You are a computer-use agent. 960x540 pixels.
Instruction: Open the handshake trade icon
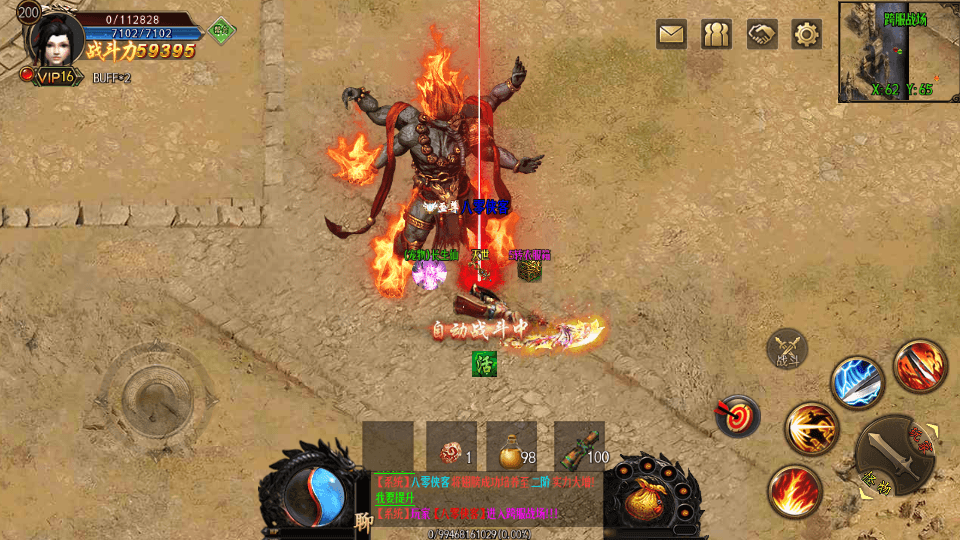point(761,35)
